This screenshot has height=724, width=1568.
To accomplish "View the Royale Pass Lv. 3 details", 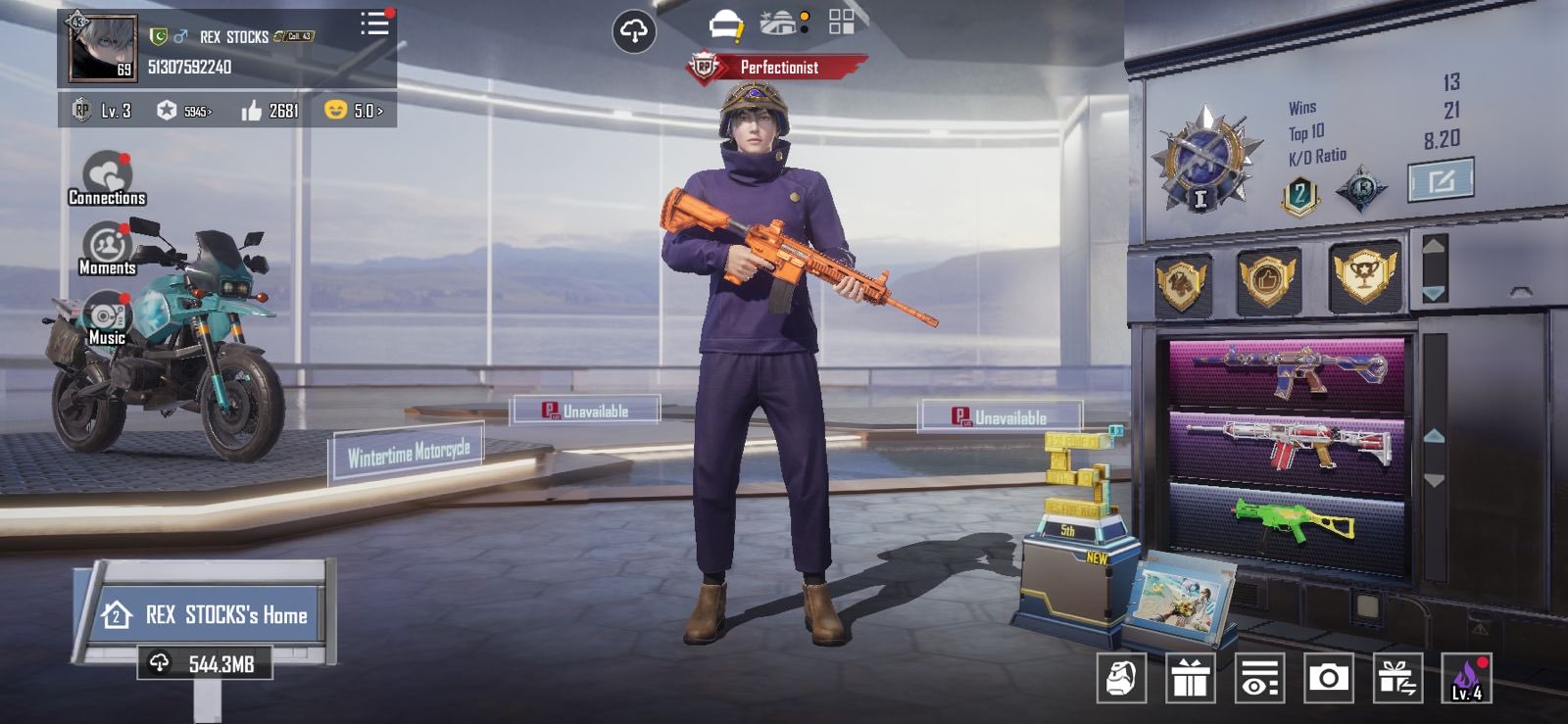I will pyautogui.click(x=103, y=111).
